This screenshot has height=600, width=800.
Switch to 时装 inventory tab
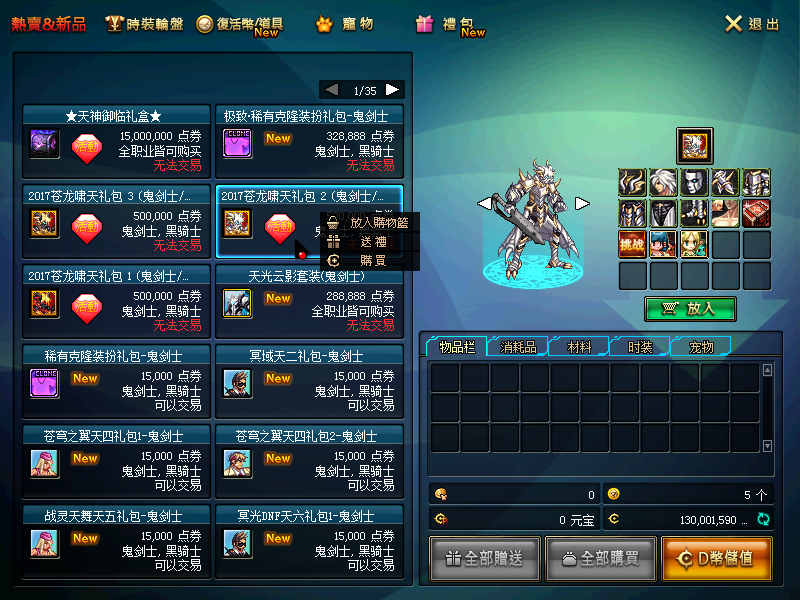640,347
